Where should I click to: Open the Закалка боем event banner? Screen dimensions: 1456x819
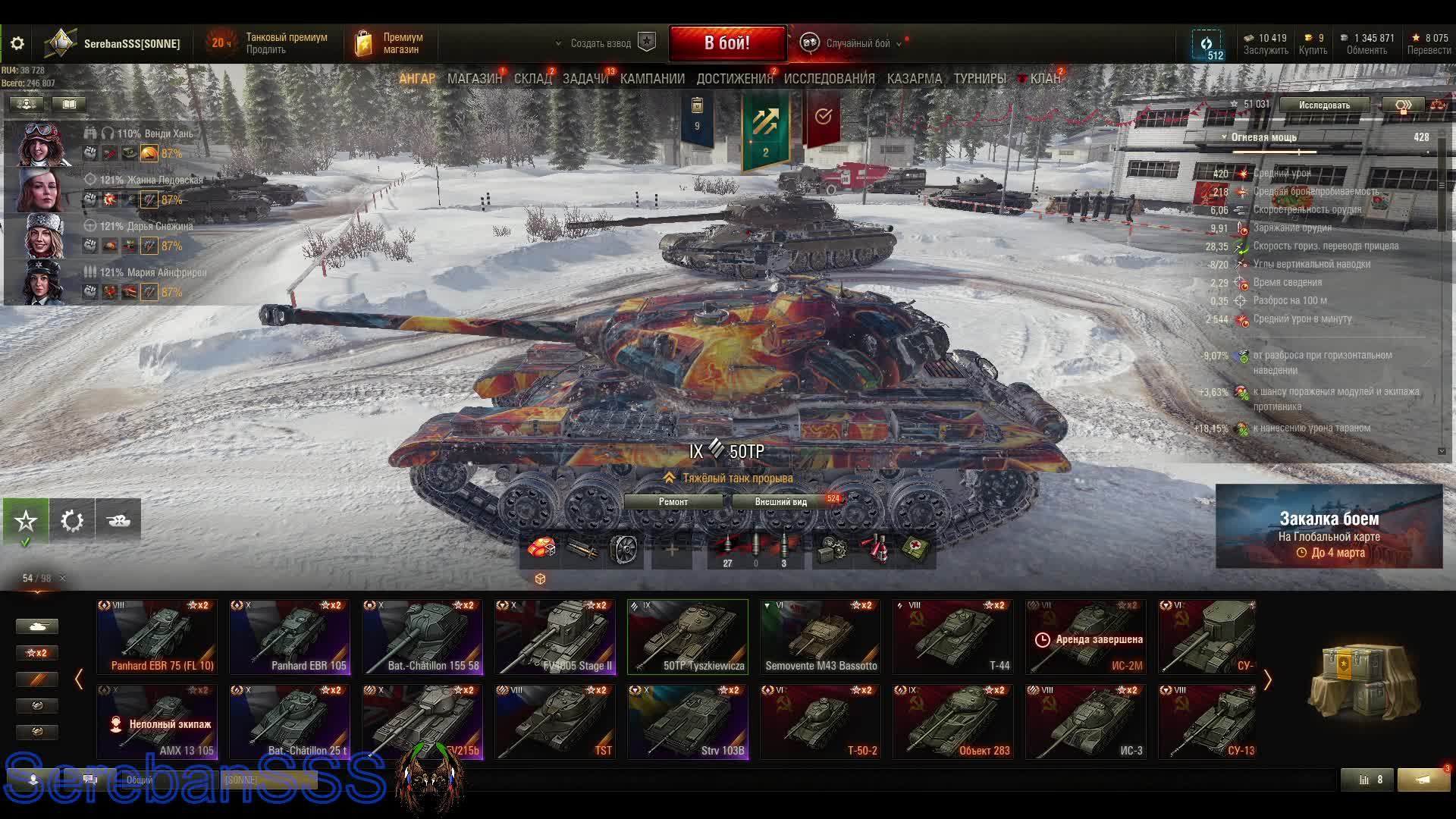click(x=1329, y=526)
